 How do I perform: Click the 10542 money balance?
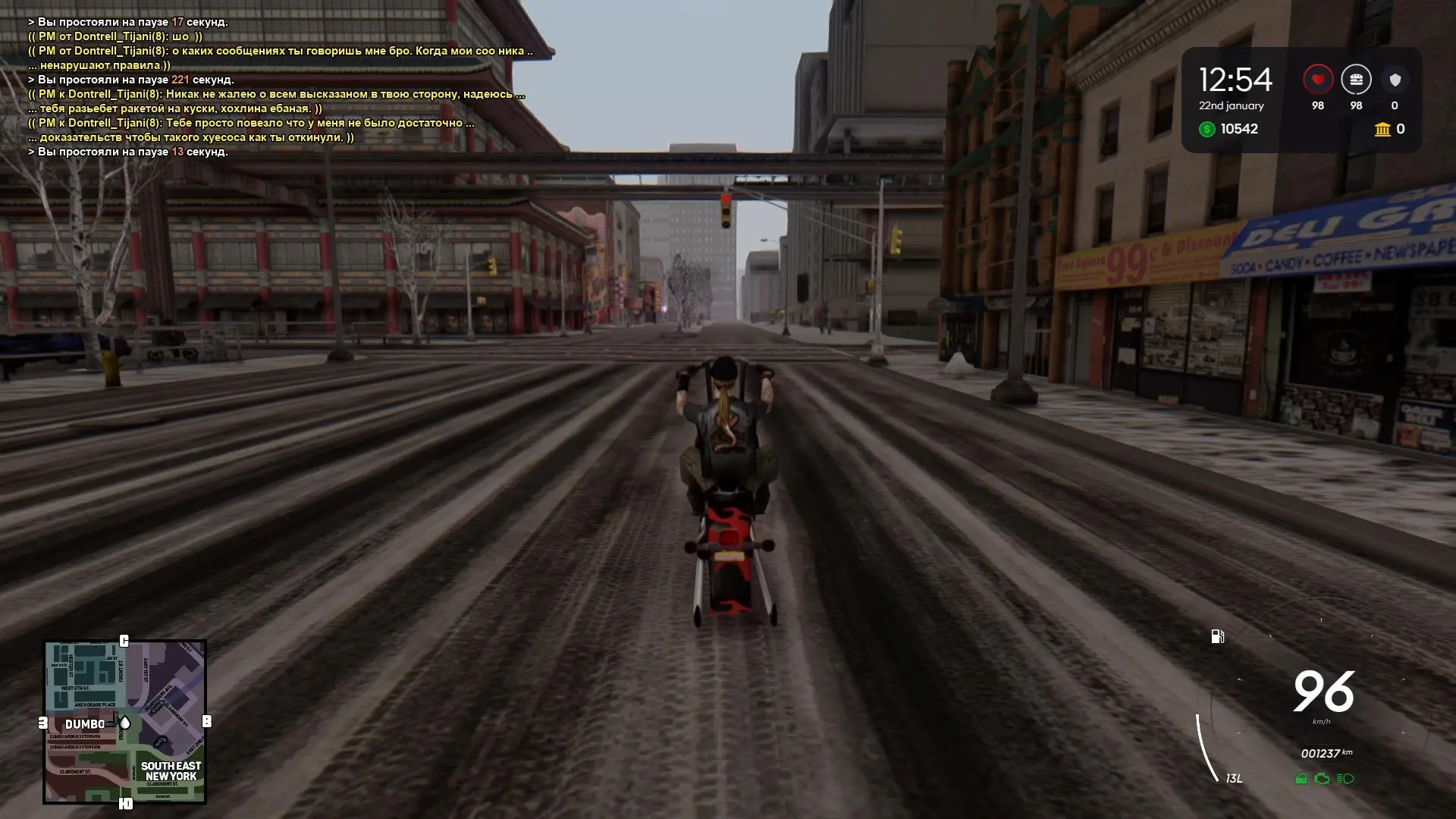tap(1239, 129)
